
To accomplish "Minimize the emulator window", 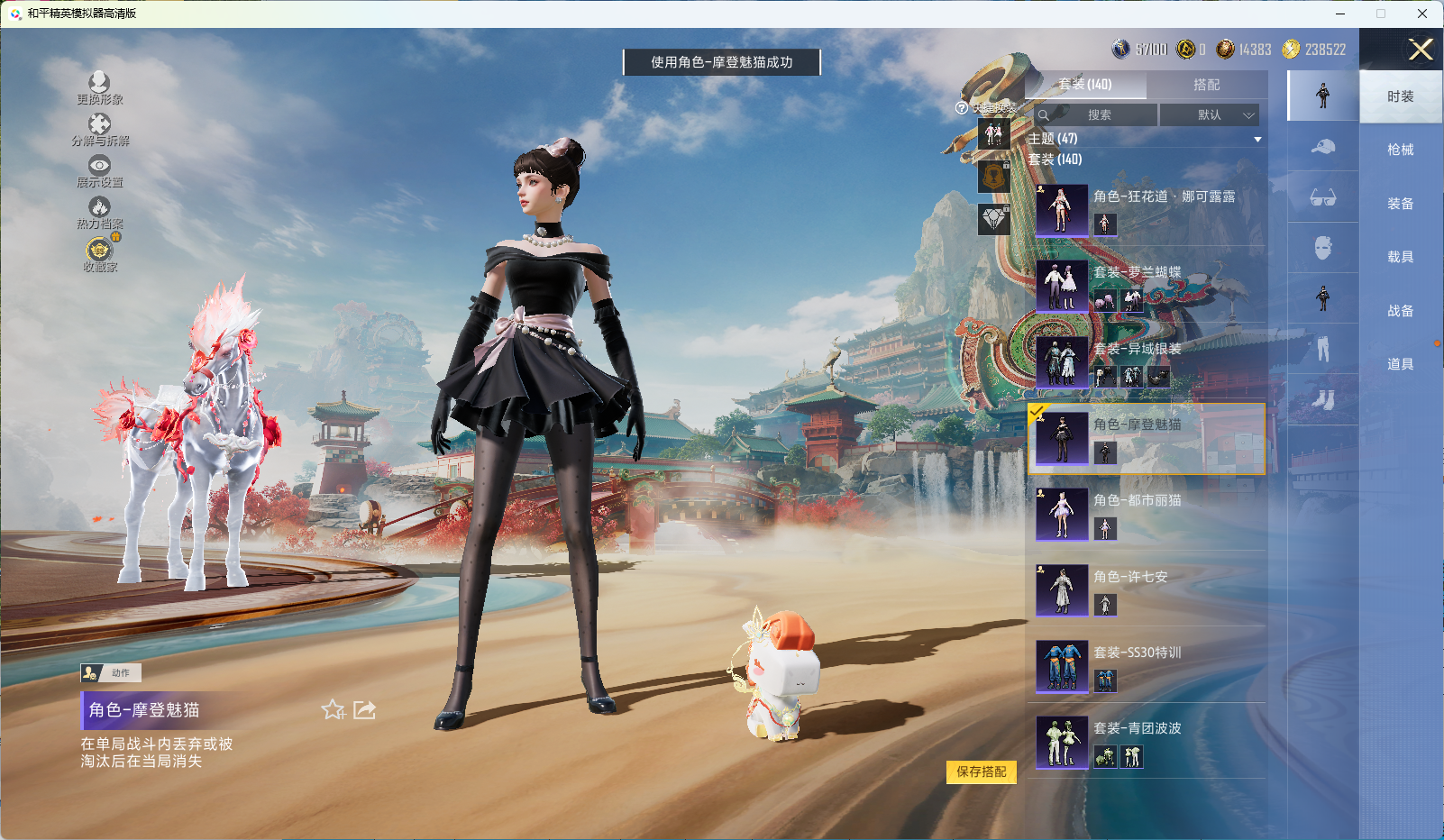I will click(1340, 14).
